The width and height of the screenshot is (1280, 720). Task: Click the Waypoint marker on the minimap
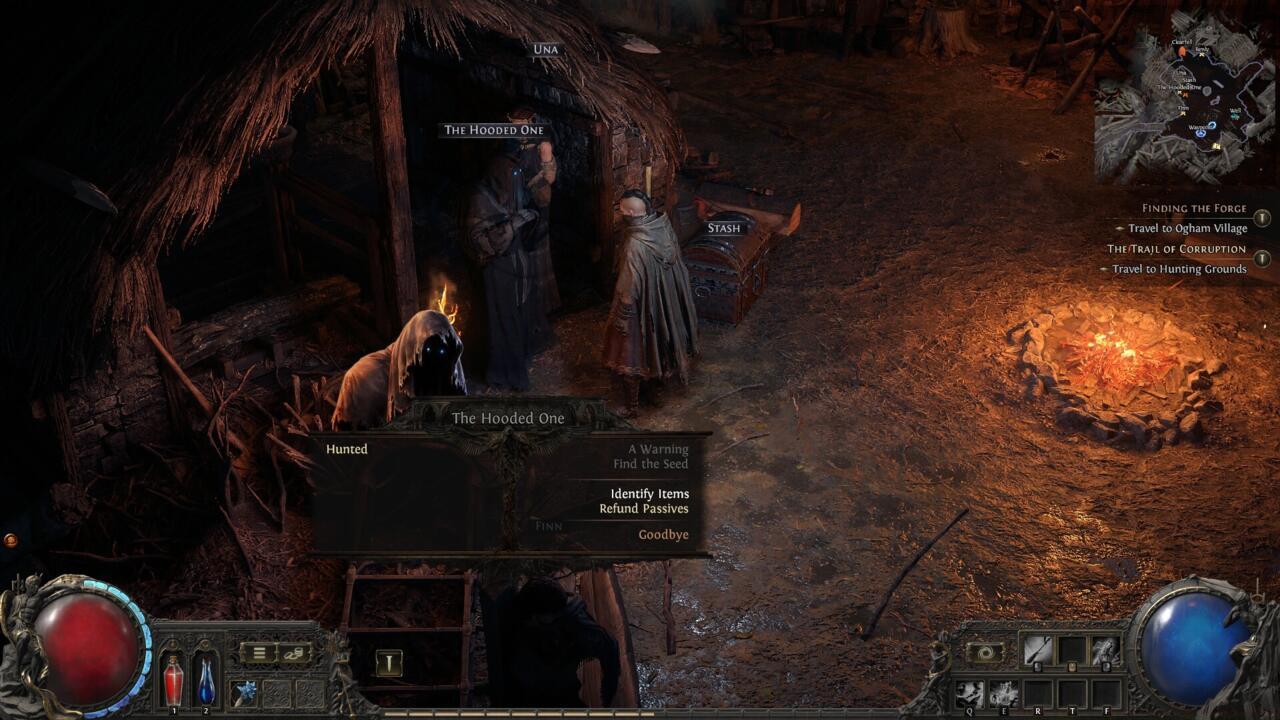(1212, 126)
